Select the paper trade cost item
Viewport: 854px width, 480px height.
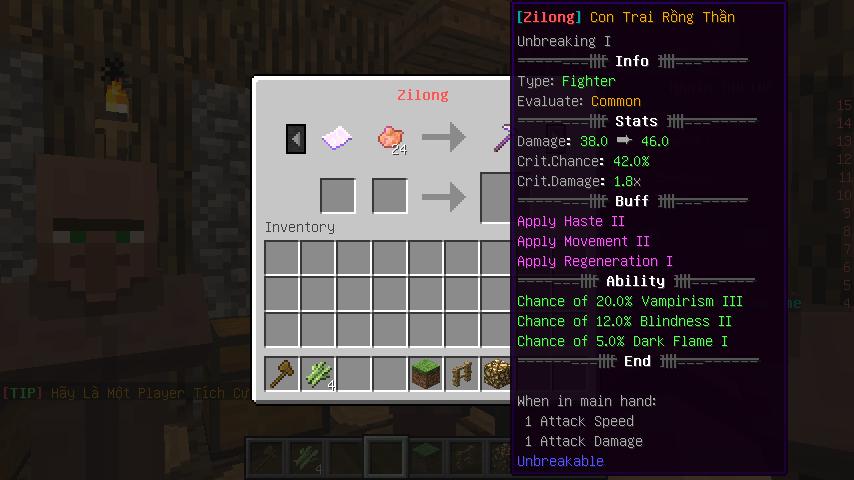point(337,138)
